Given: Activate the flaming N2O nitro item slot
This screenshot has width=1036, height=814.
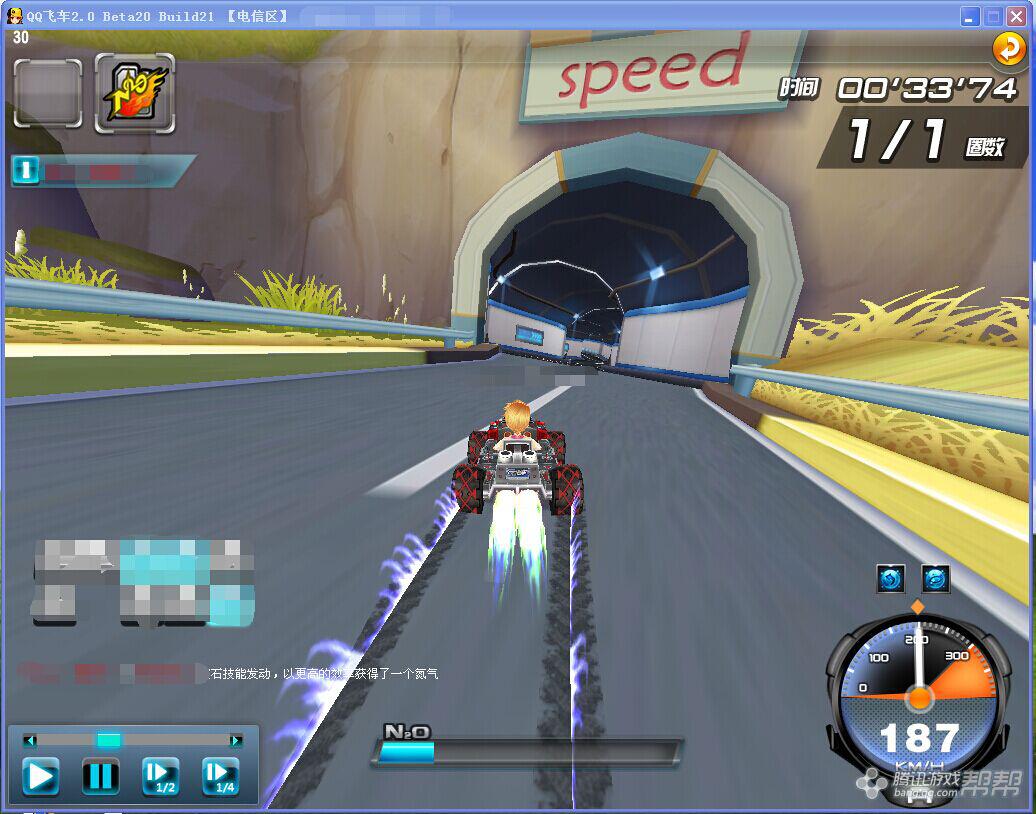Looking at the screenshot, I should pos(135,93).
